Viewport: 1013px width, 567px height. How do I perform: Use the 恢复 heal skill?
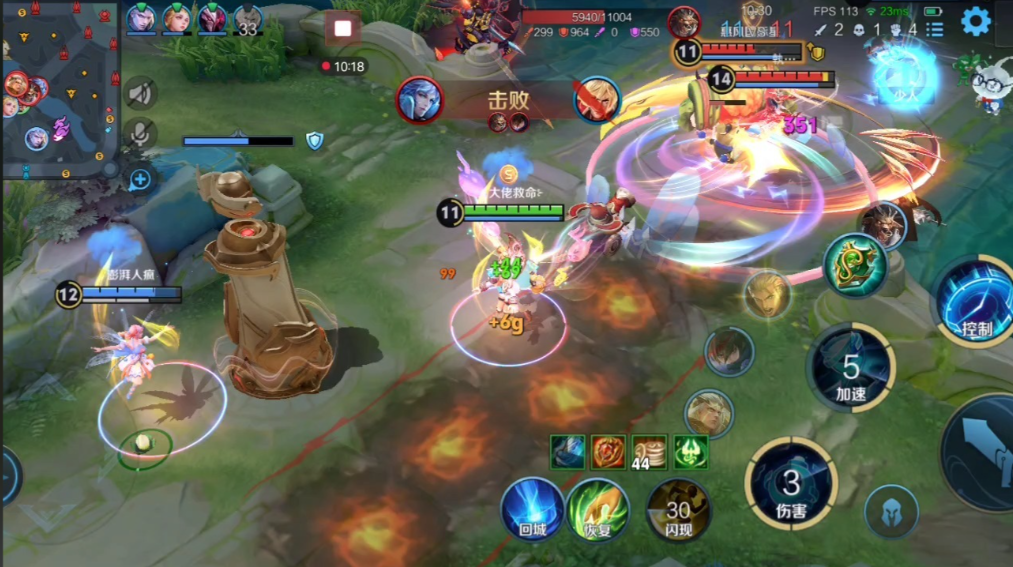click(x=598, y=508)
